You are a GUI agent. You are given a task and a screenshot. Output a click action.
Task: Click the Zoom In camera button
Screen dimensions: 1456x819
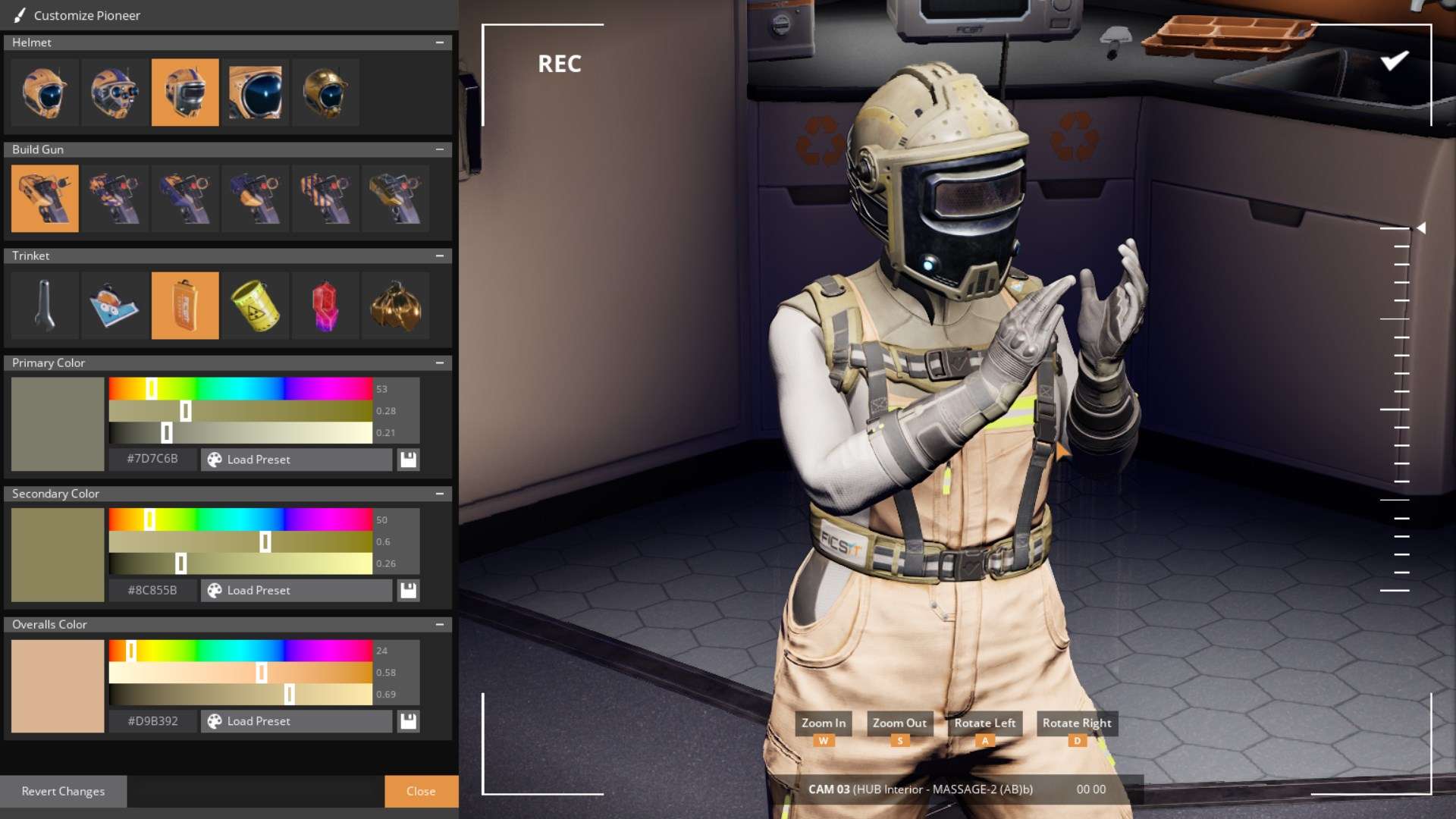point(823,723)
